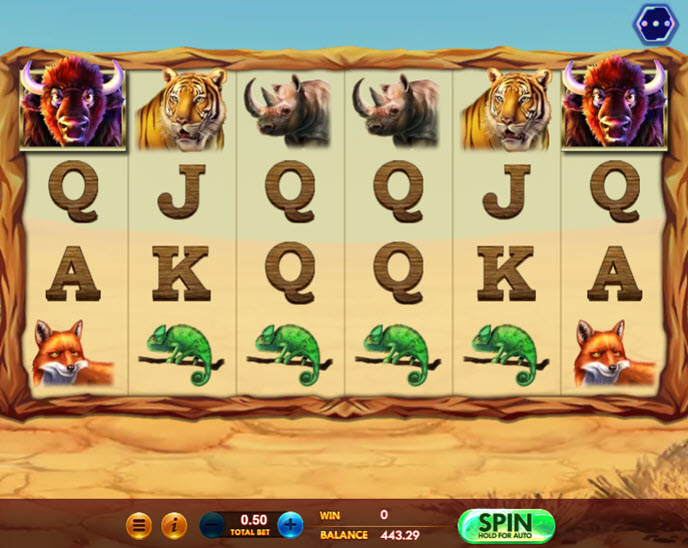Increase the total bet with plus
Screen dimensions: 688x548
coord(290,524)
